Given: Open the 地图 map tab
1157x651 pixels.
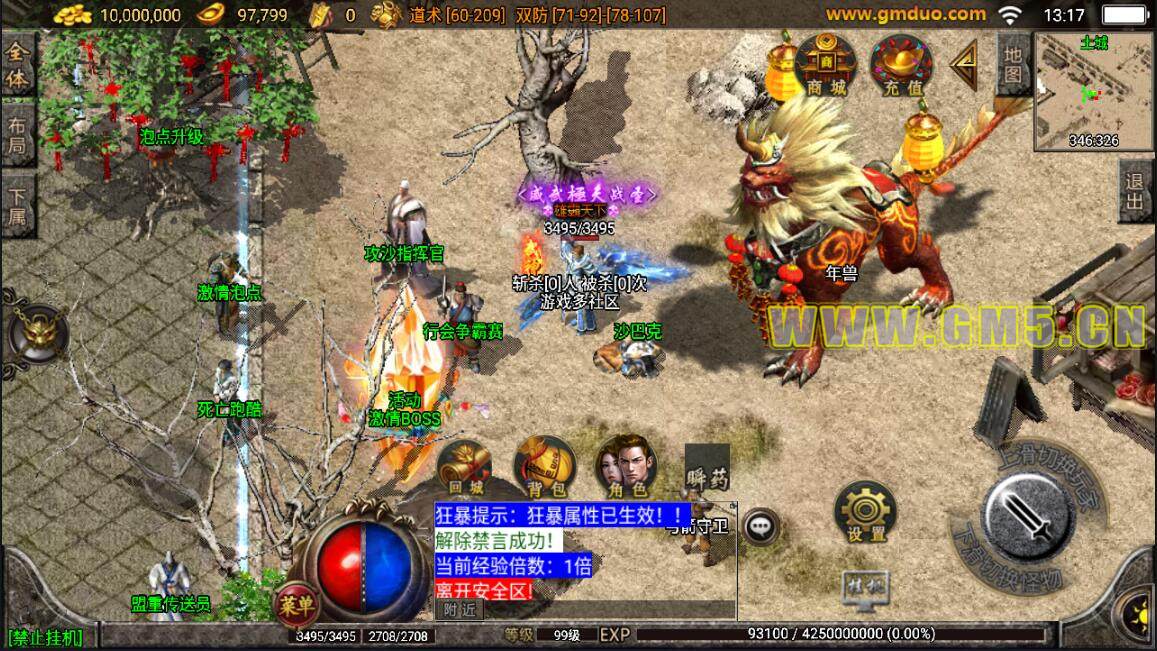Looking at the screenshot, I should tap(1013, 63).
